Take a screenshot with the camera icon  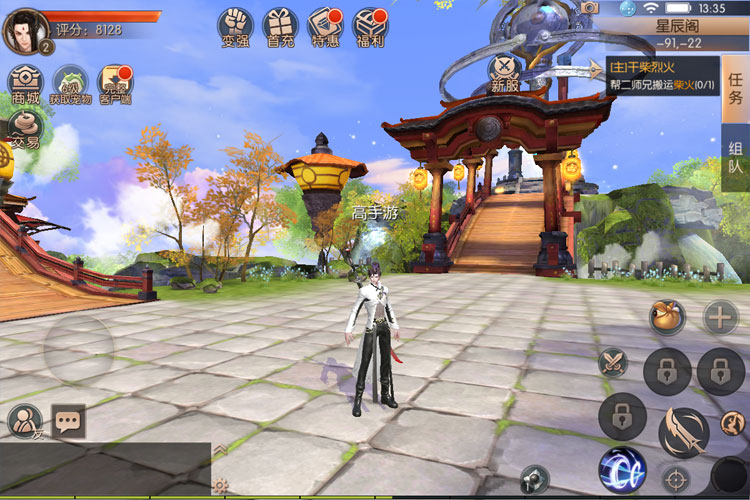590,8
